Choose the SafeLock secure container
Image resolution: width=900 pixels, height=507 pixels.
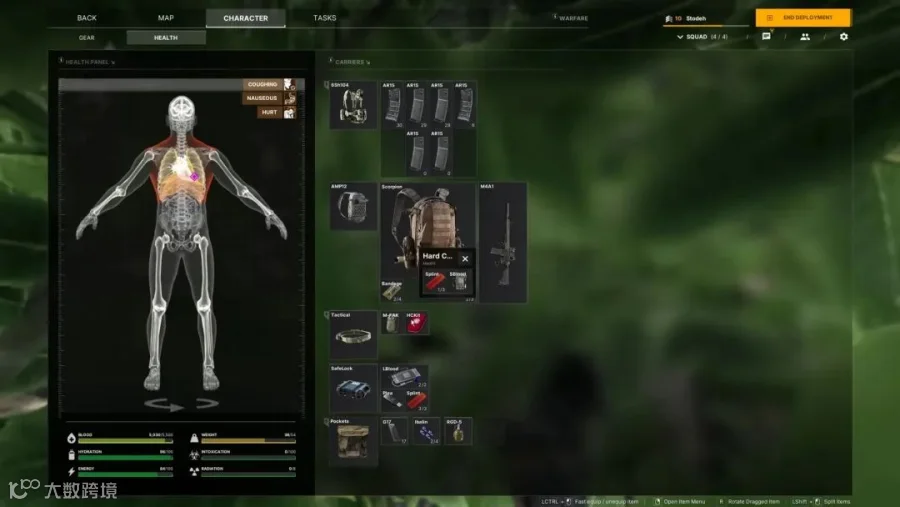[x=354, y=388]
